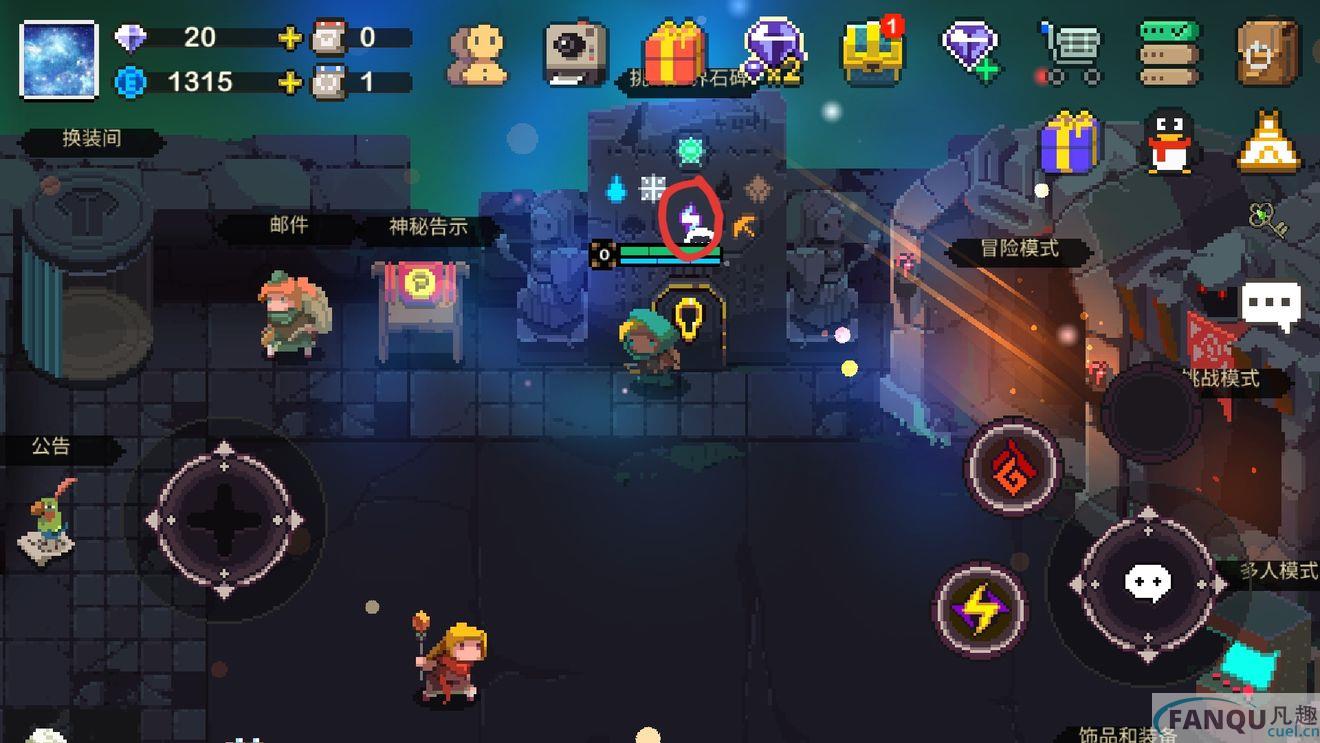Add more blue coins with the plus button
Screen dimensions: 1320x743
pyautogui.click(x=290, y=82)
